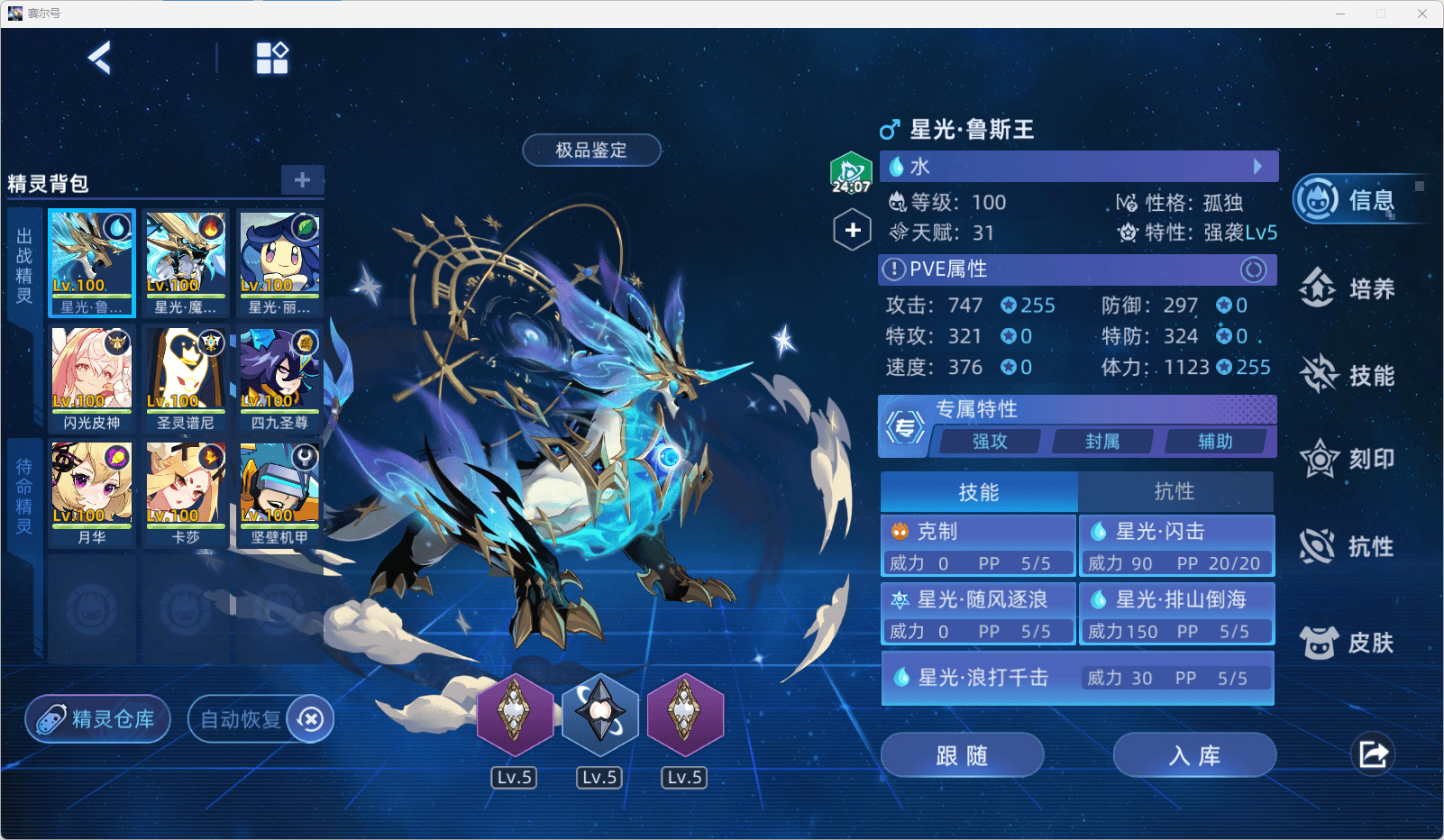
Task: Open the 极品鉴定 appraisal button
Action: pos(591,151)
